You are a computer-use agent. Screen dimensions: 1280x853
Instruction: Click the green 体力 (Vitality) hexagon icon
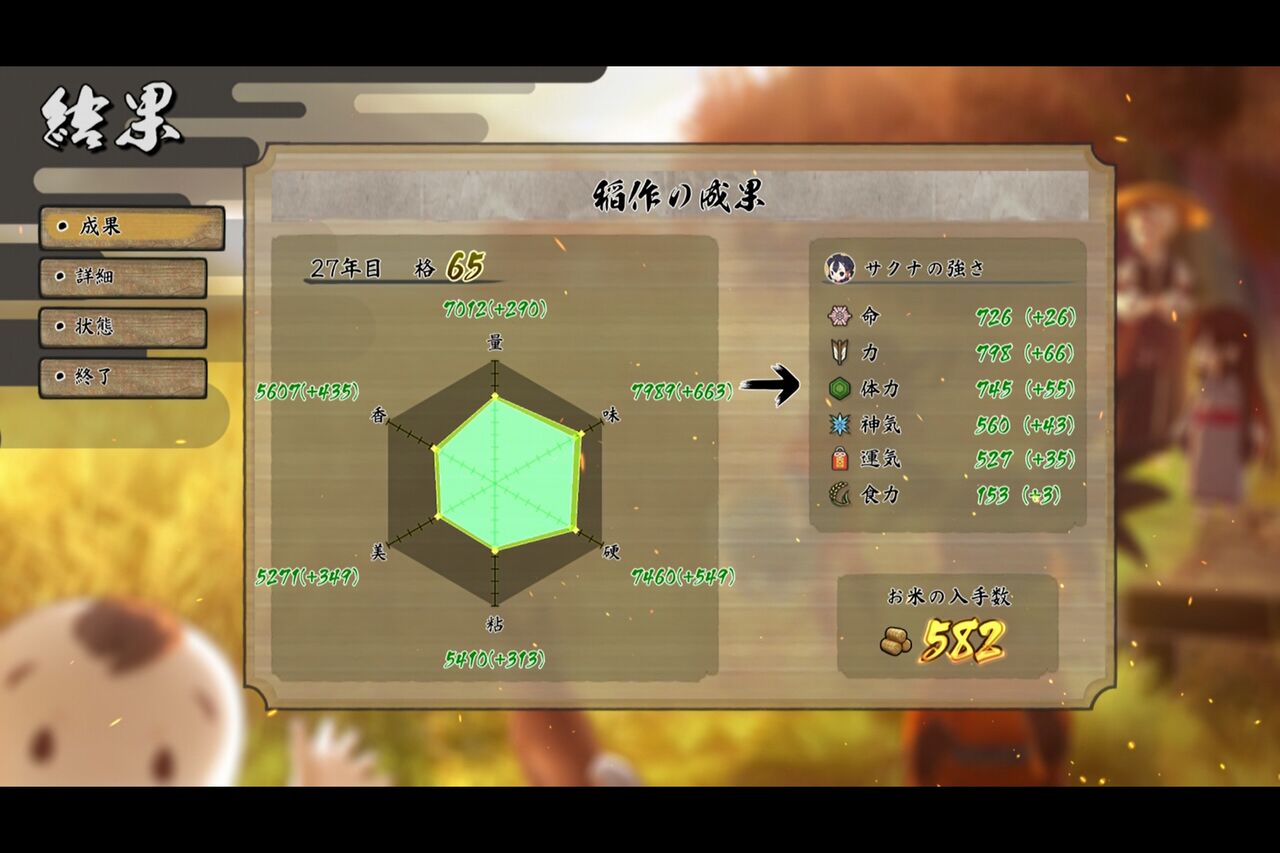coord(838,386)
